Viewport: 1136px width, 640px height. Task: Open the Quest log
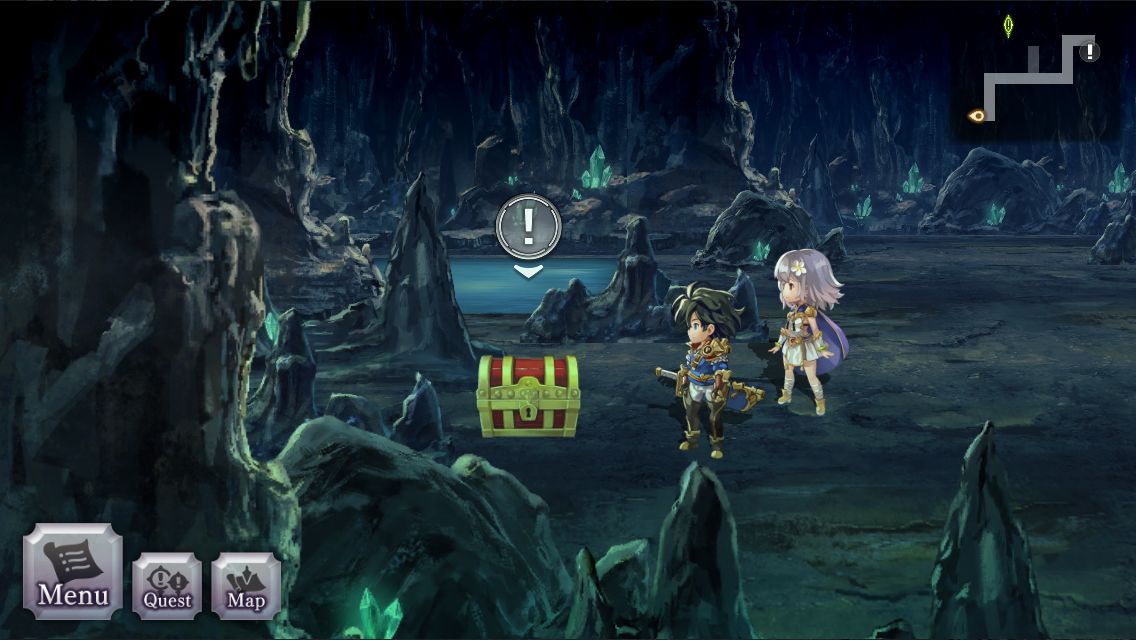pyautogui.click(x=167, y=585)
